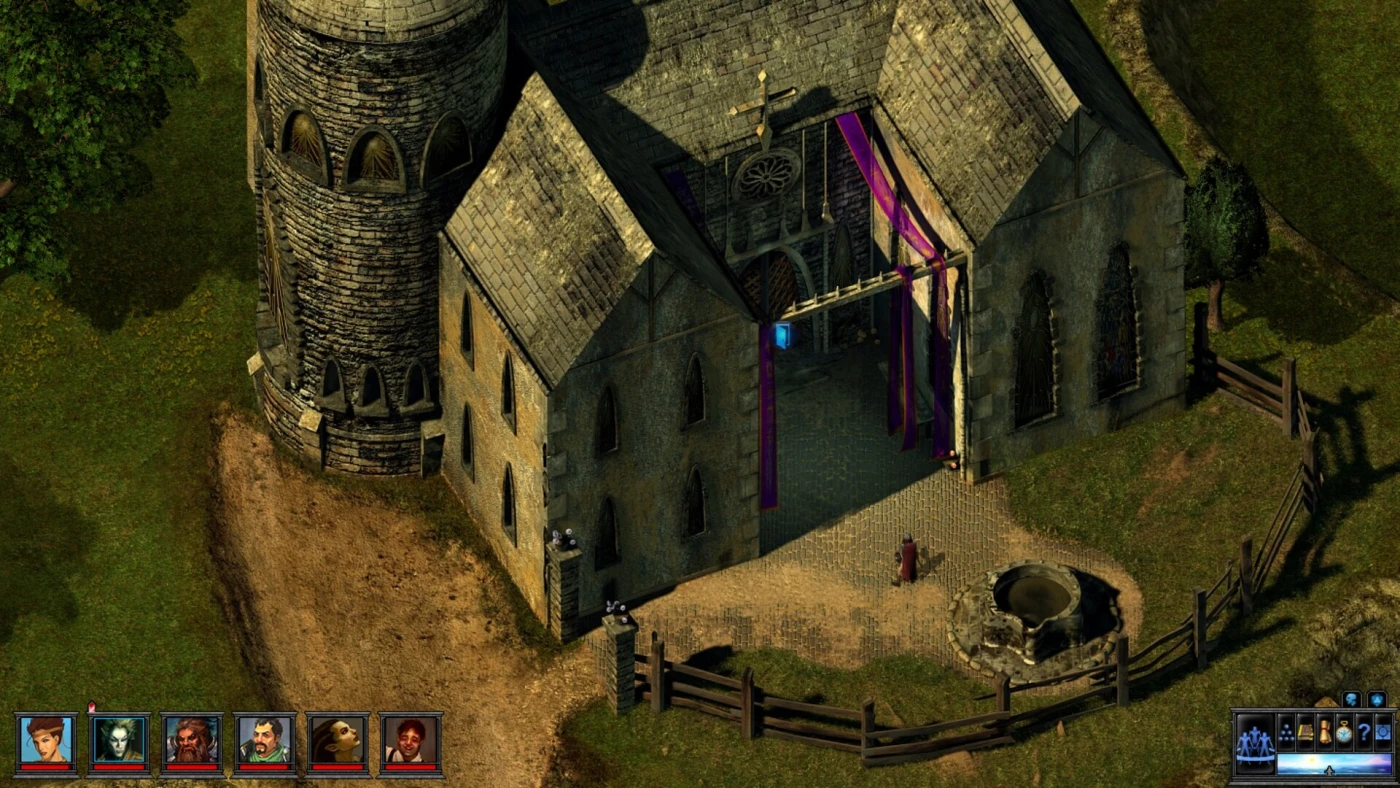Open the rolled scroll icon
Screen dimensions: 1400x788
pos(1325,731)
